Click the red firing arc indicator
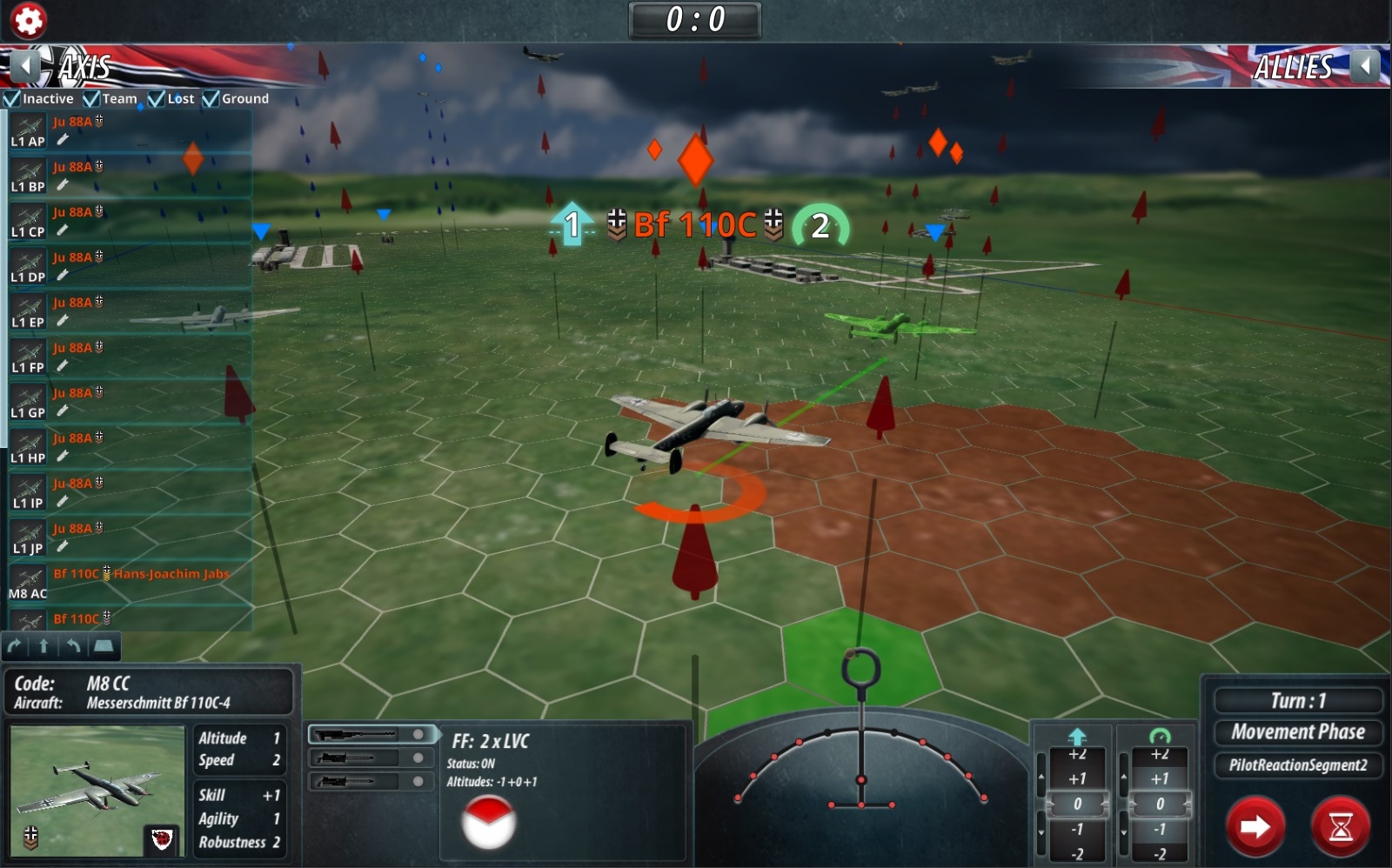The height and width of the screenshot is (868, 1392). click(x=488, y=823)
